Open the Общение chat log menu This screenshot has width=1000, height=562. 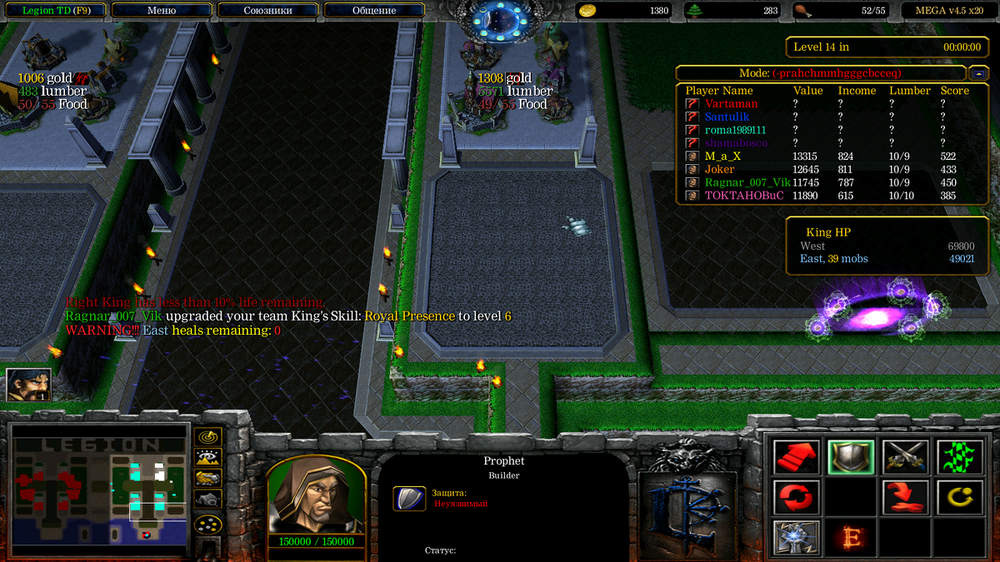[x=374, y=10]
